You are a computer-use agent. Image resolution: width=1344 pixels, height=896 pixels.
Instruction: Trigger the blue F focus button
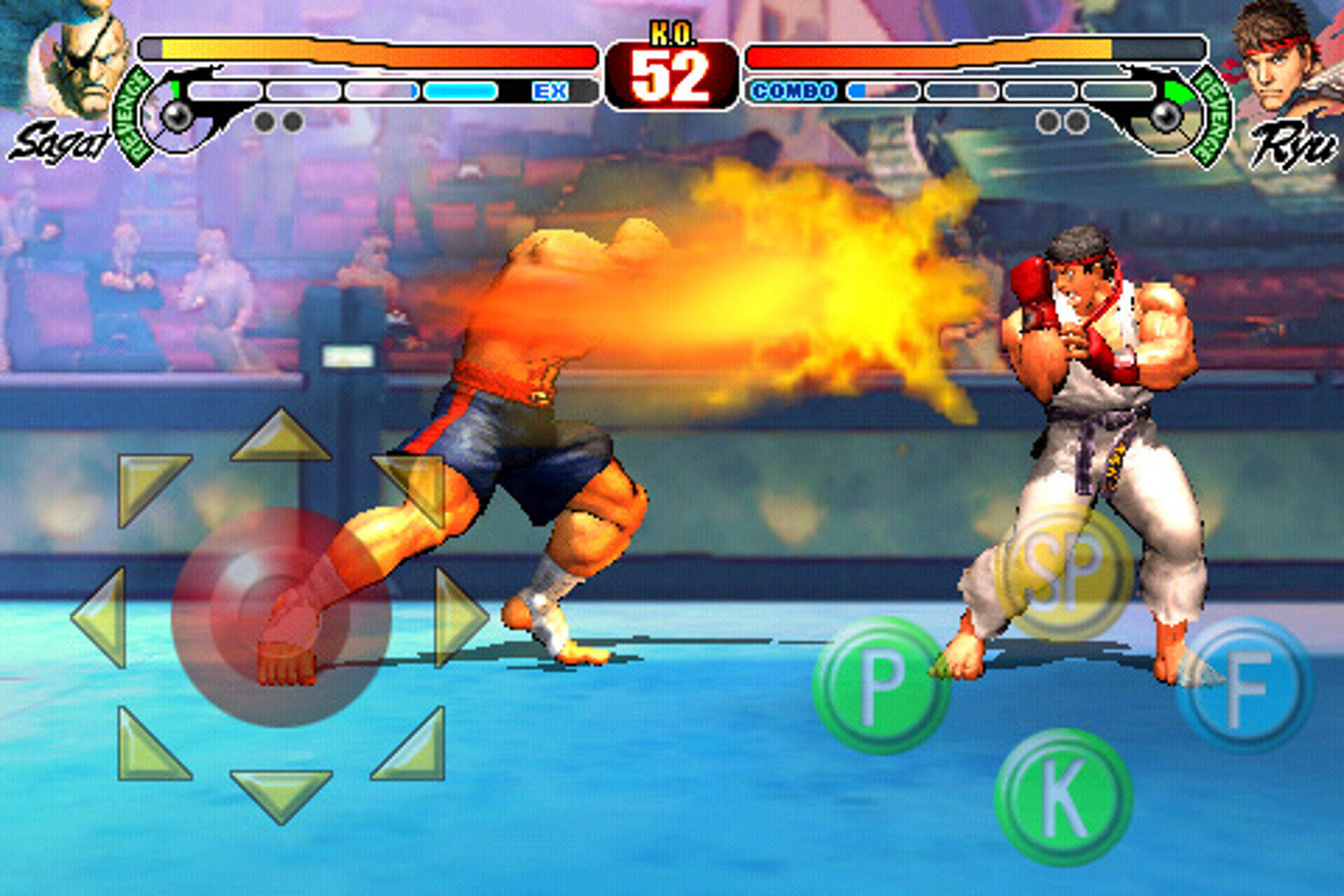click(x=1245, y=685)
